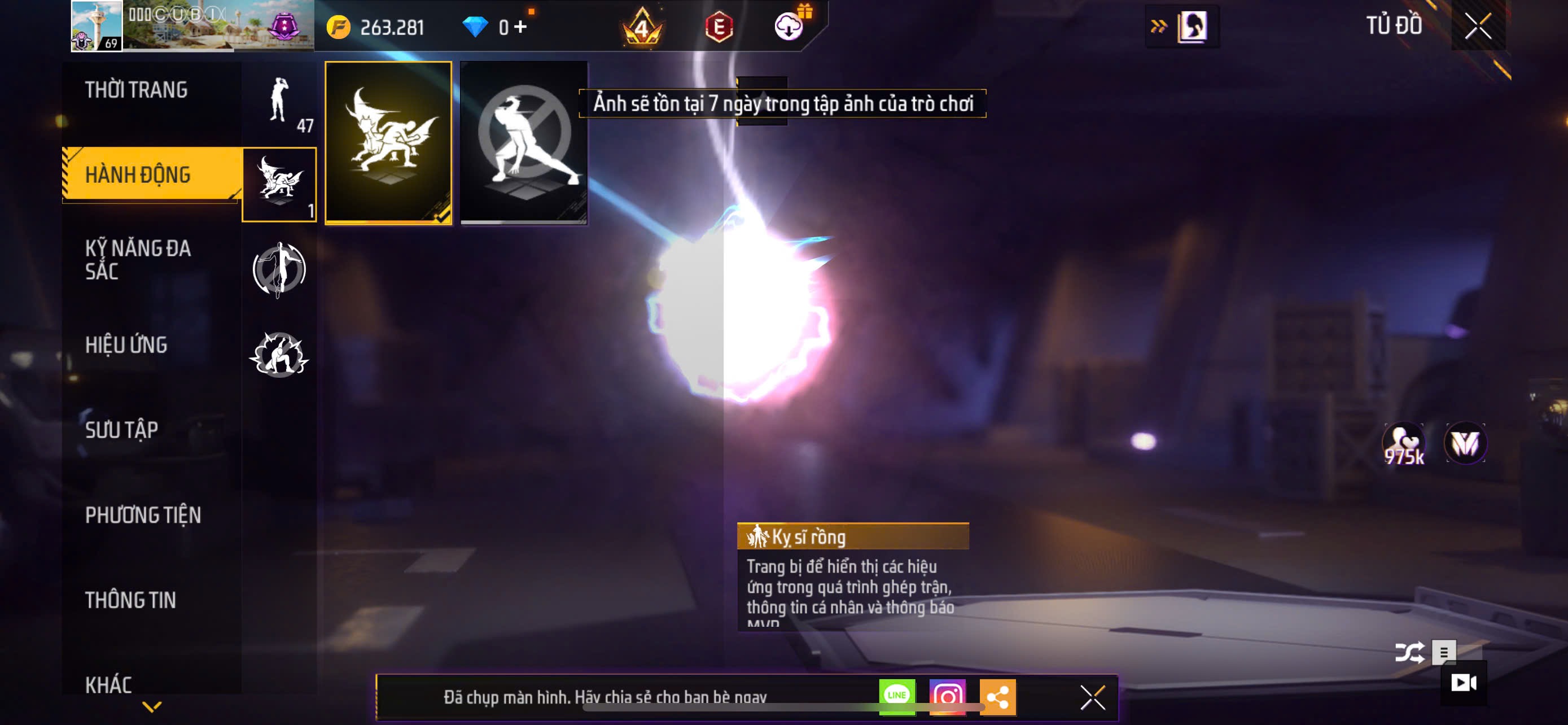Viewport: 1568px width, 725px height.
Task: Activate the shuffle arrows icon
Action: pos(1409,653)
